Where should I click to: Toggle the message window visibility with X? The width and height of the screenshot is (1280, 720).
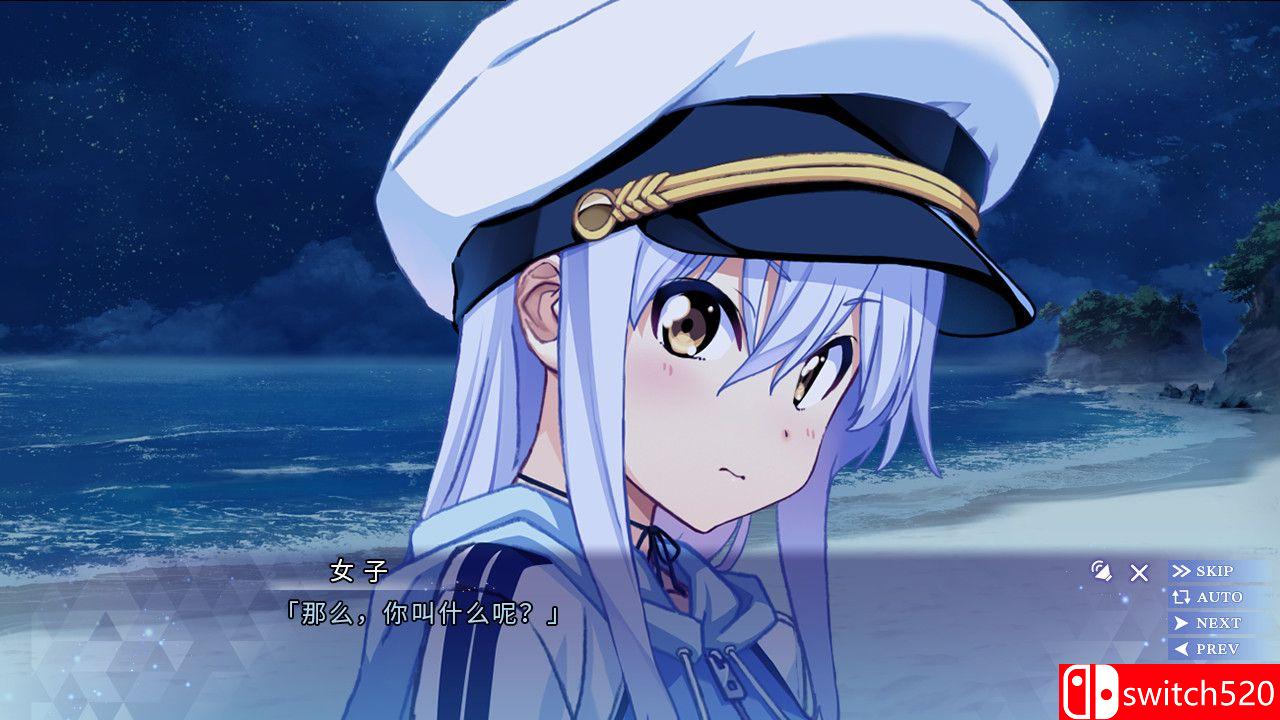tap(1137, 573)
